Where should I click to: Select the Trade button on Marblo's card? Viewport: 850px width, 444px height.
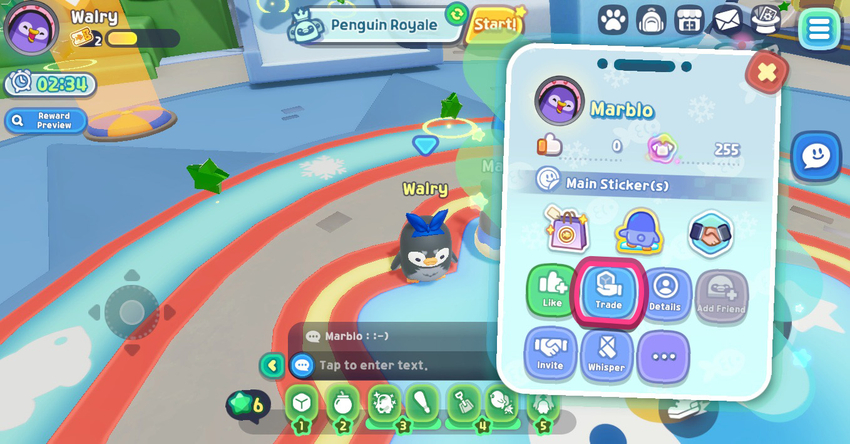(x=608, y=291)
